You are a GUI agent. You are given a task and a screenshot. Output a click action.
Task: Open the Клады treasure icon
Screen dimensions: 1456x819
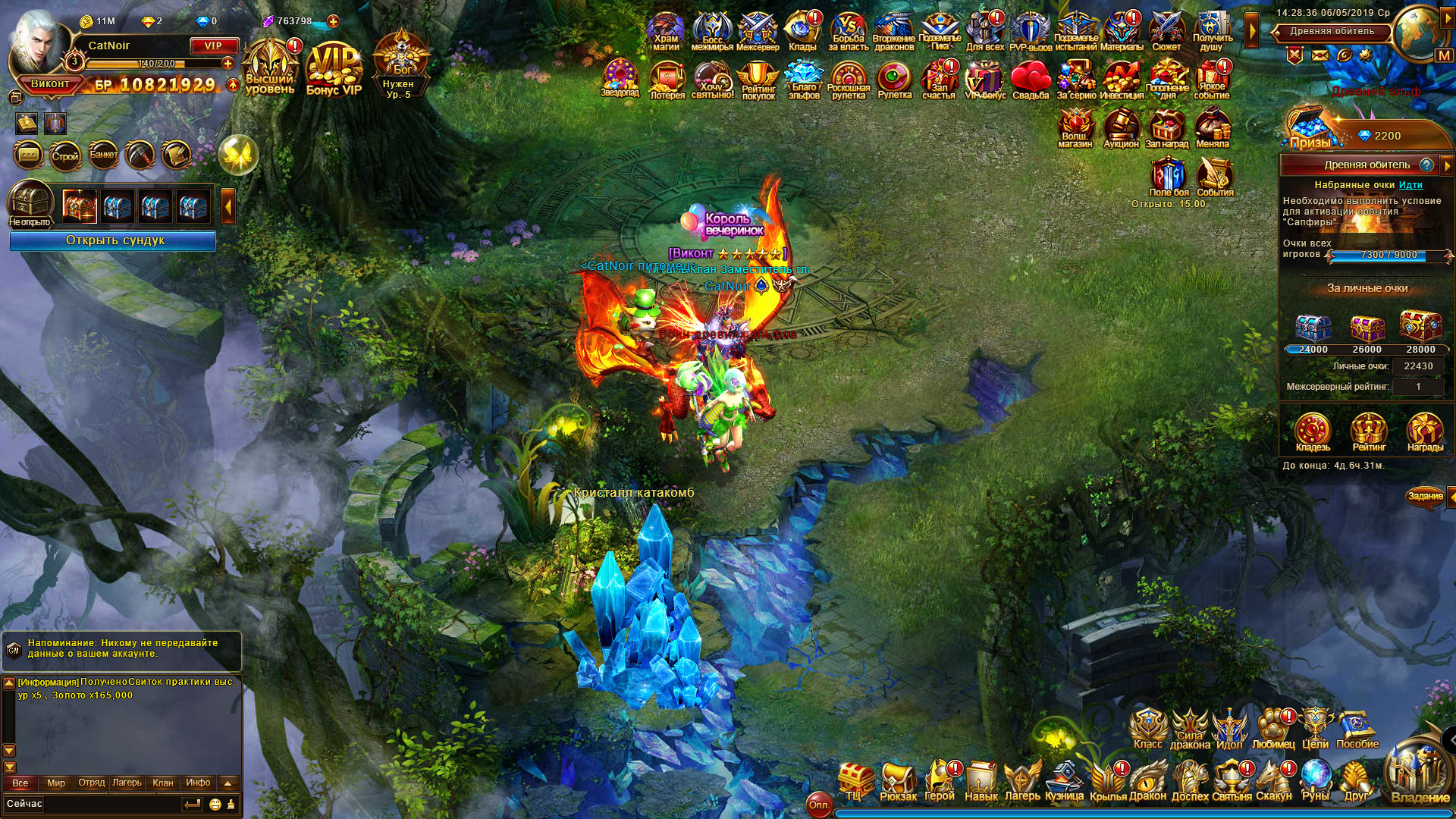tap(802, 30)
